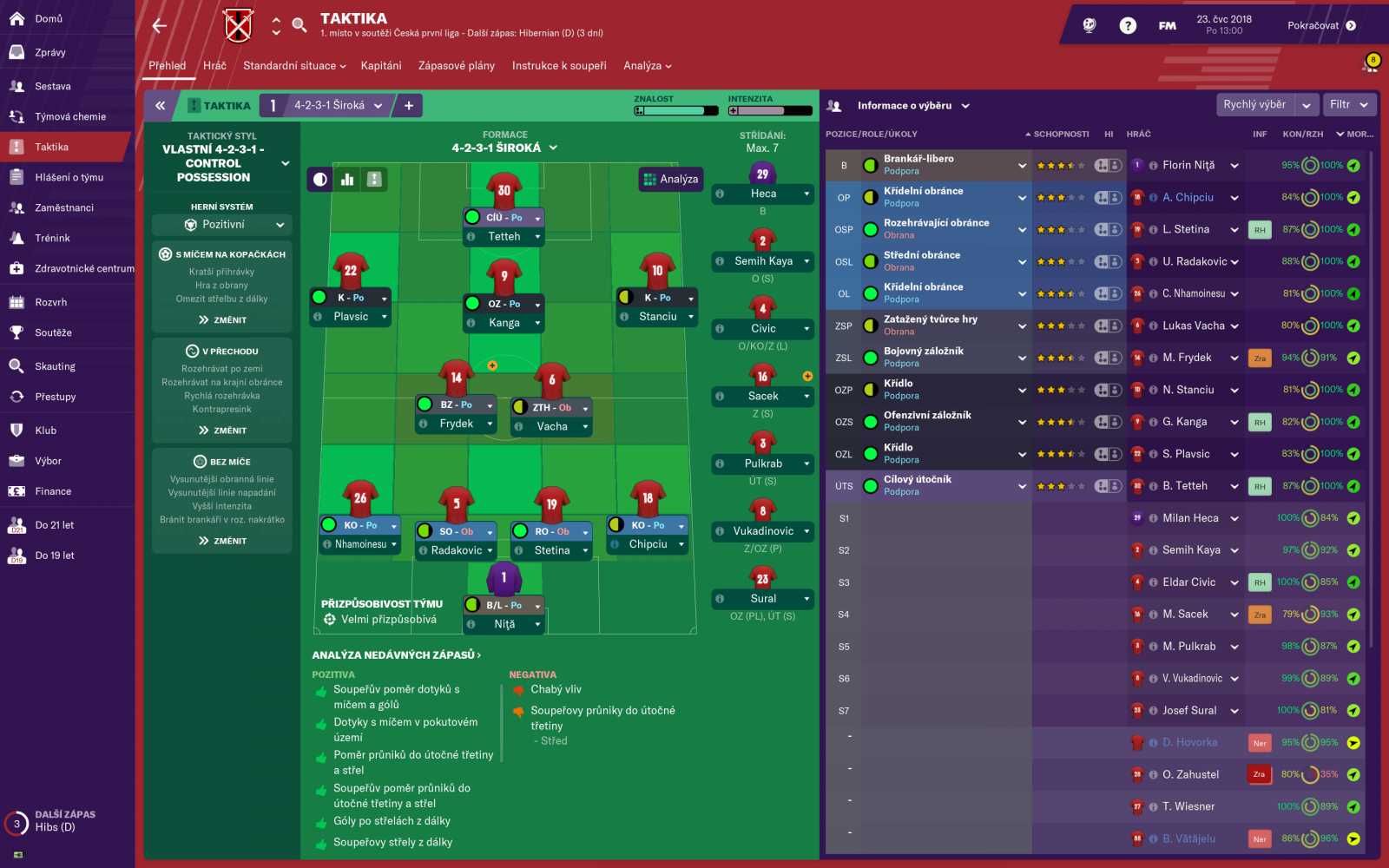Viewport: 1389px width, 868px height.
Task: Toggle D. Hovorka's yellow selection indicator
Action: [x=1353, y=742]
